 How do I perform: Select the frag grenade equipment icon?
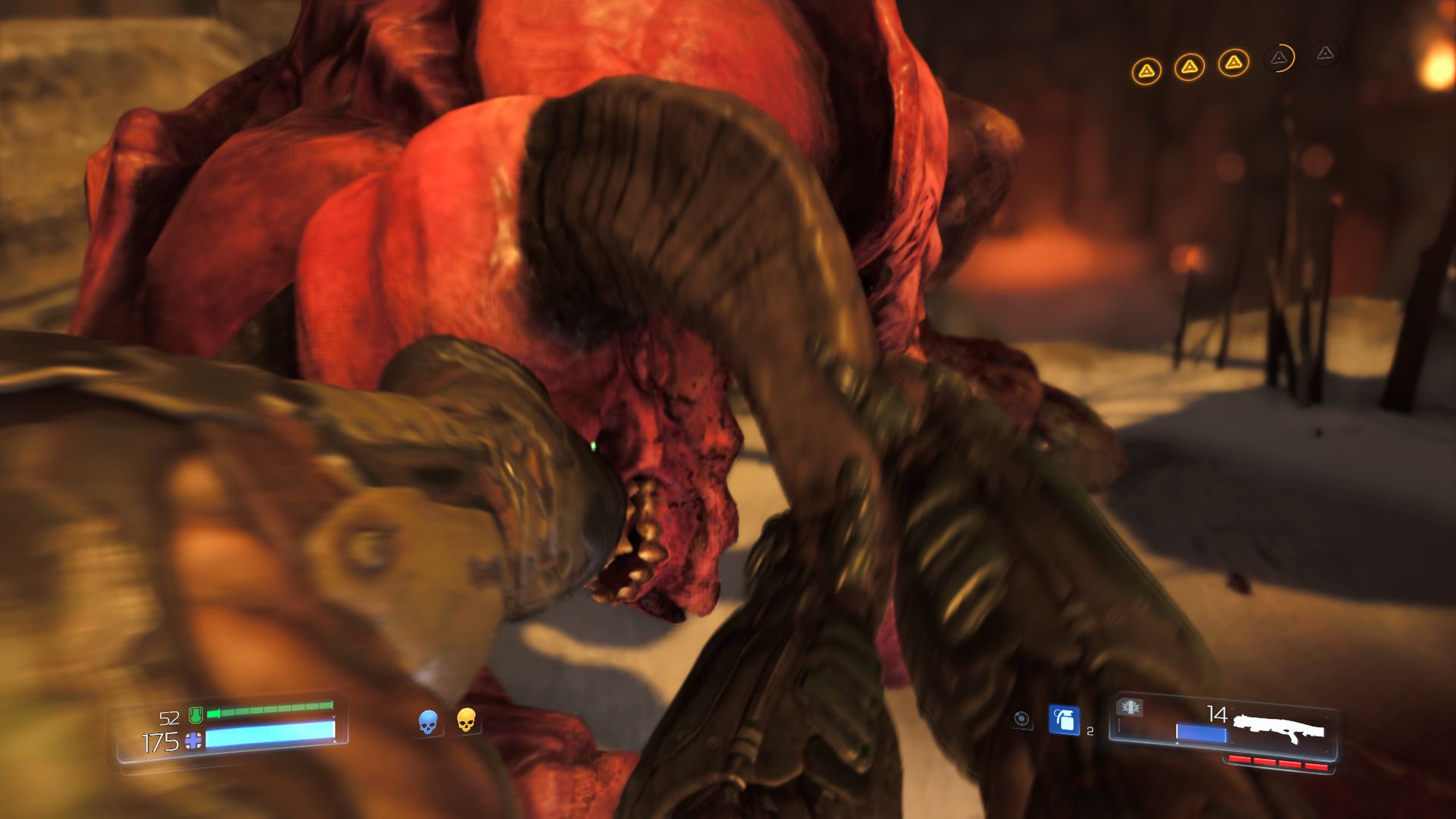pos(1063,720)
